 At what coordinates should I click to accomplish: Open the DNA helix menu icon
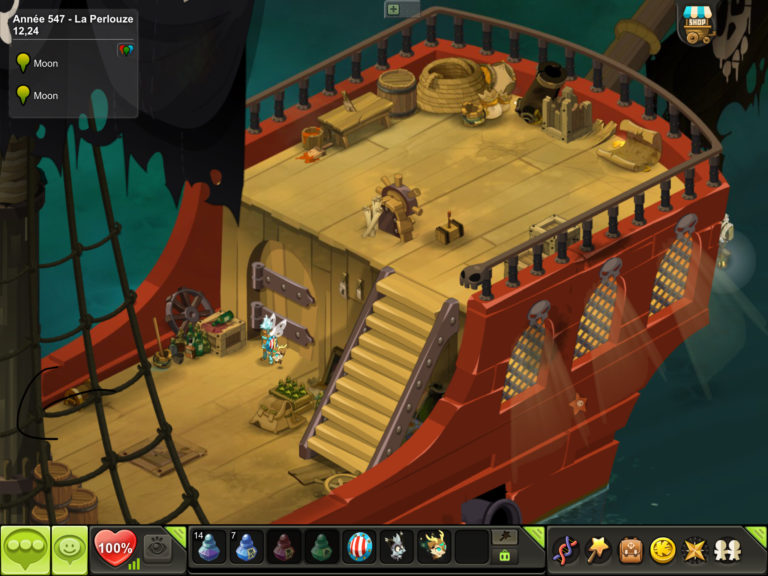click(x=566, y=549)
